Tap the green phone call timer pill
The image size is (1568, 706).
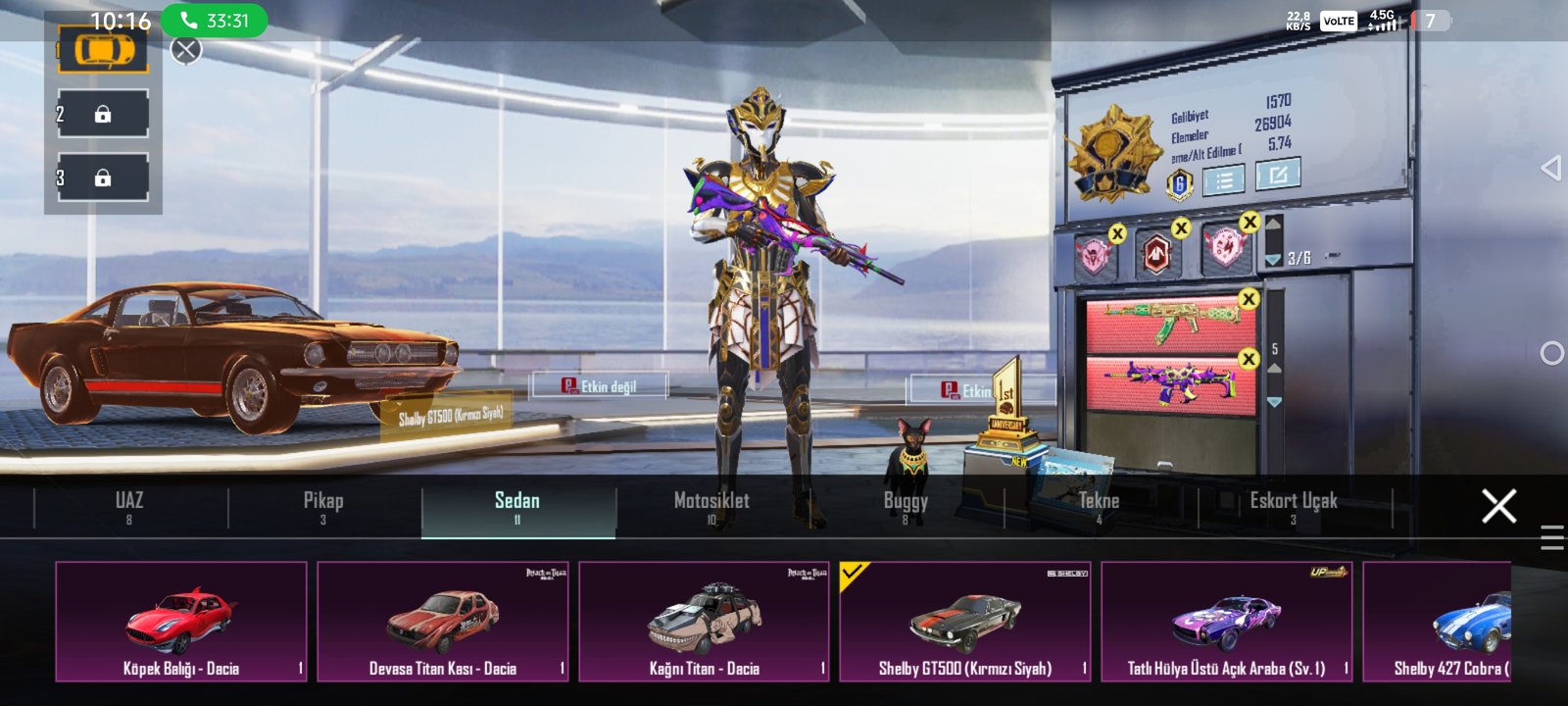[x=214, y=21]
